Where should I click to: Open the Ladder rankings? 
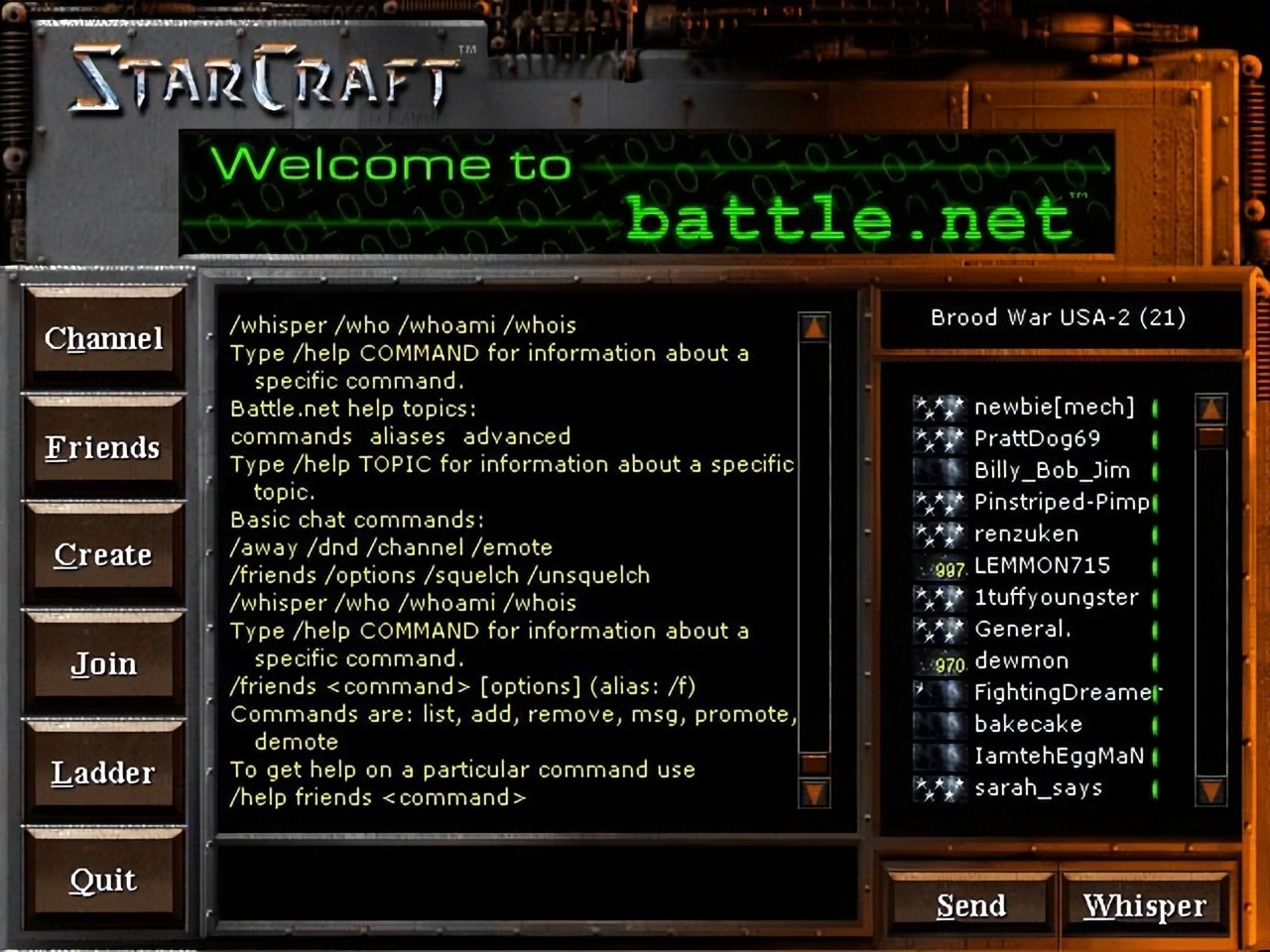pos(103,773)
